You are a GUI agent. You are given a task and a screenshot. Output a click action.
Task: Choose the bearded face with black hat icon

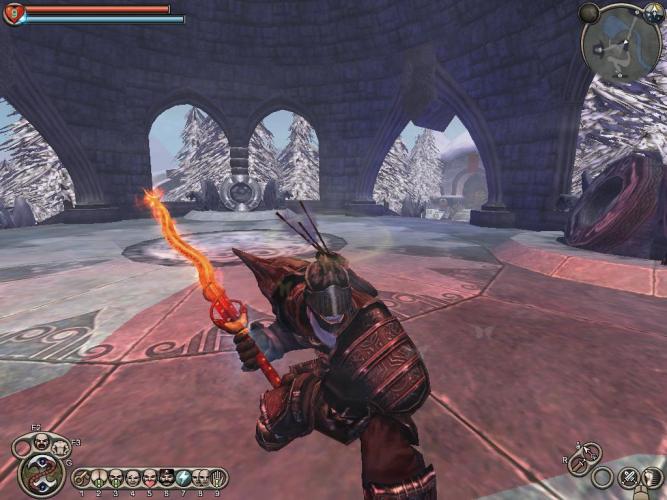coord(166,478)
